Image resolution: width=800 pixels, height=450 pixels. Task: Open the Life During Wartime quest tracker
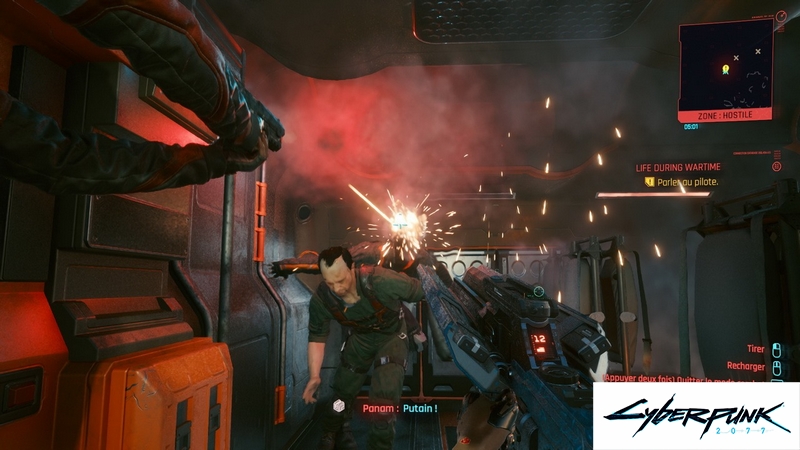coord(679,168)
